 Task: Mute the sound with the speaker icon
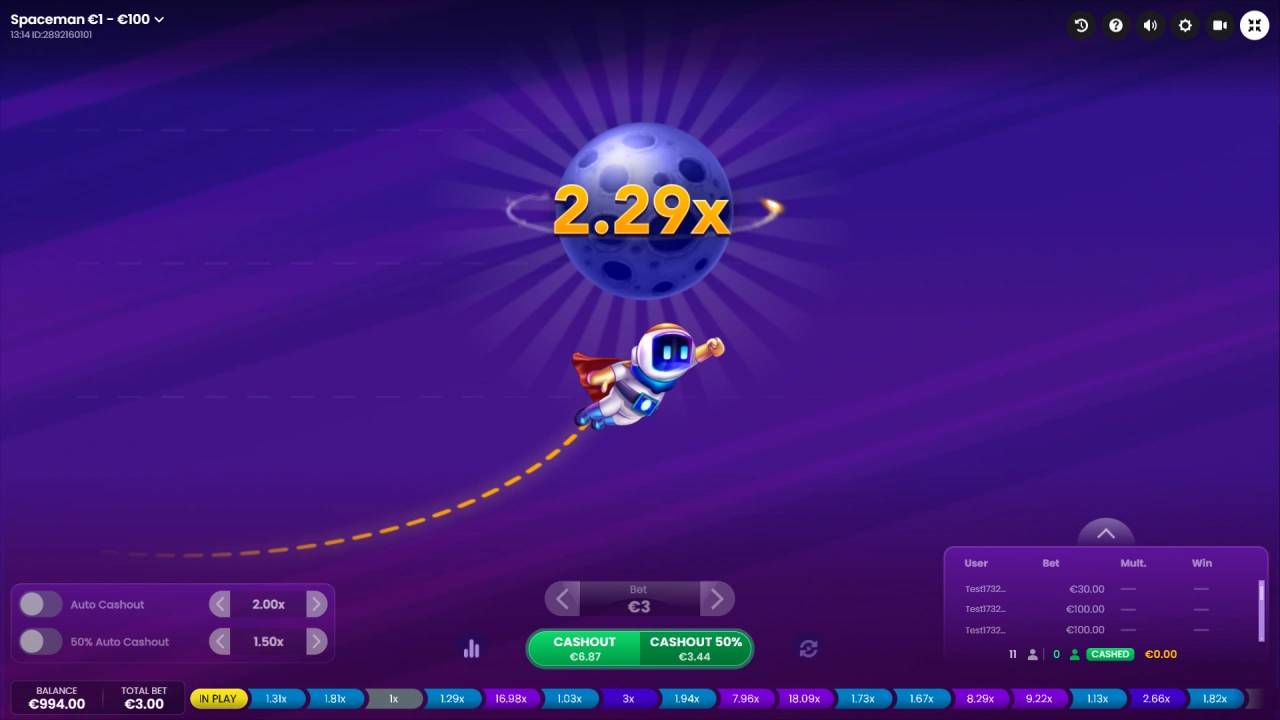tap(1150, 25)
